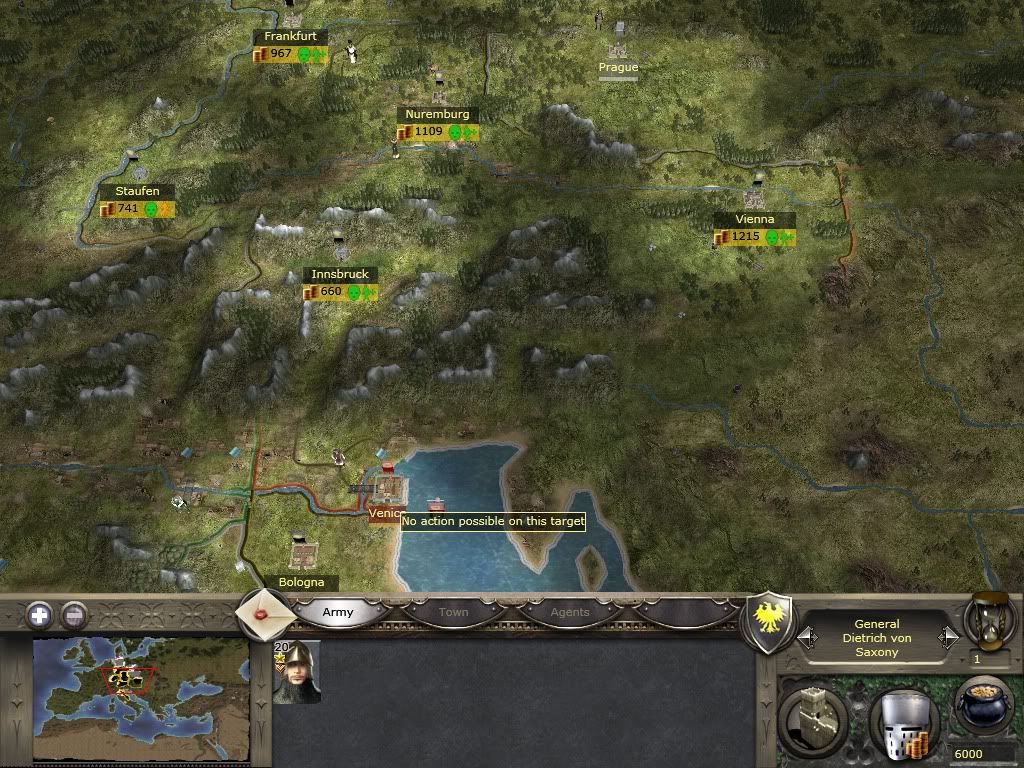Screen dimensions: 1024x768
Task: Select the Vienna settlement label
Action: [x=754, y=219]
